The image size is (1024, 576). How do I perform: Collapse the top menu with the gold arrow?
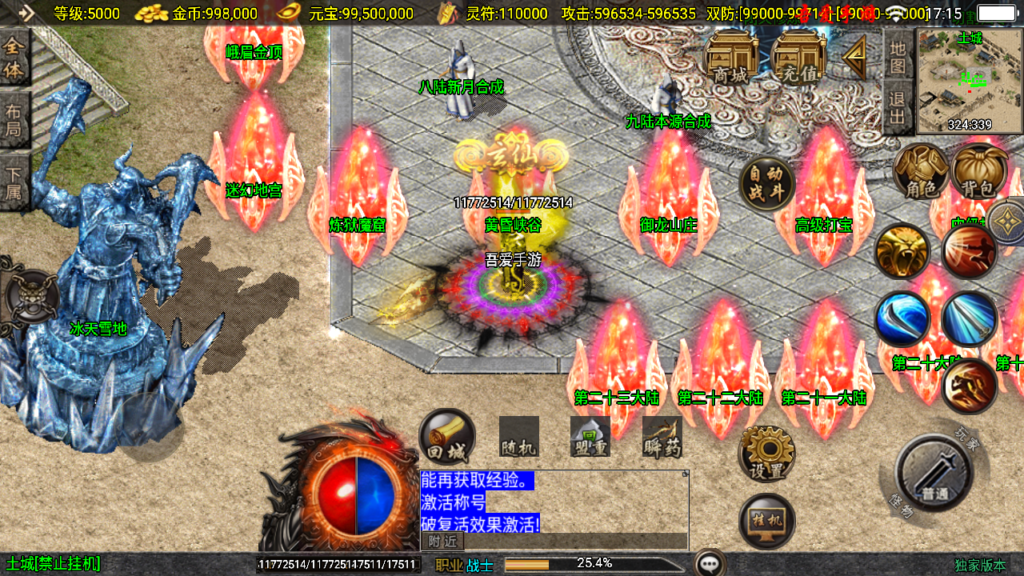pos(856,58)
